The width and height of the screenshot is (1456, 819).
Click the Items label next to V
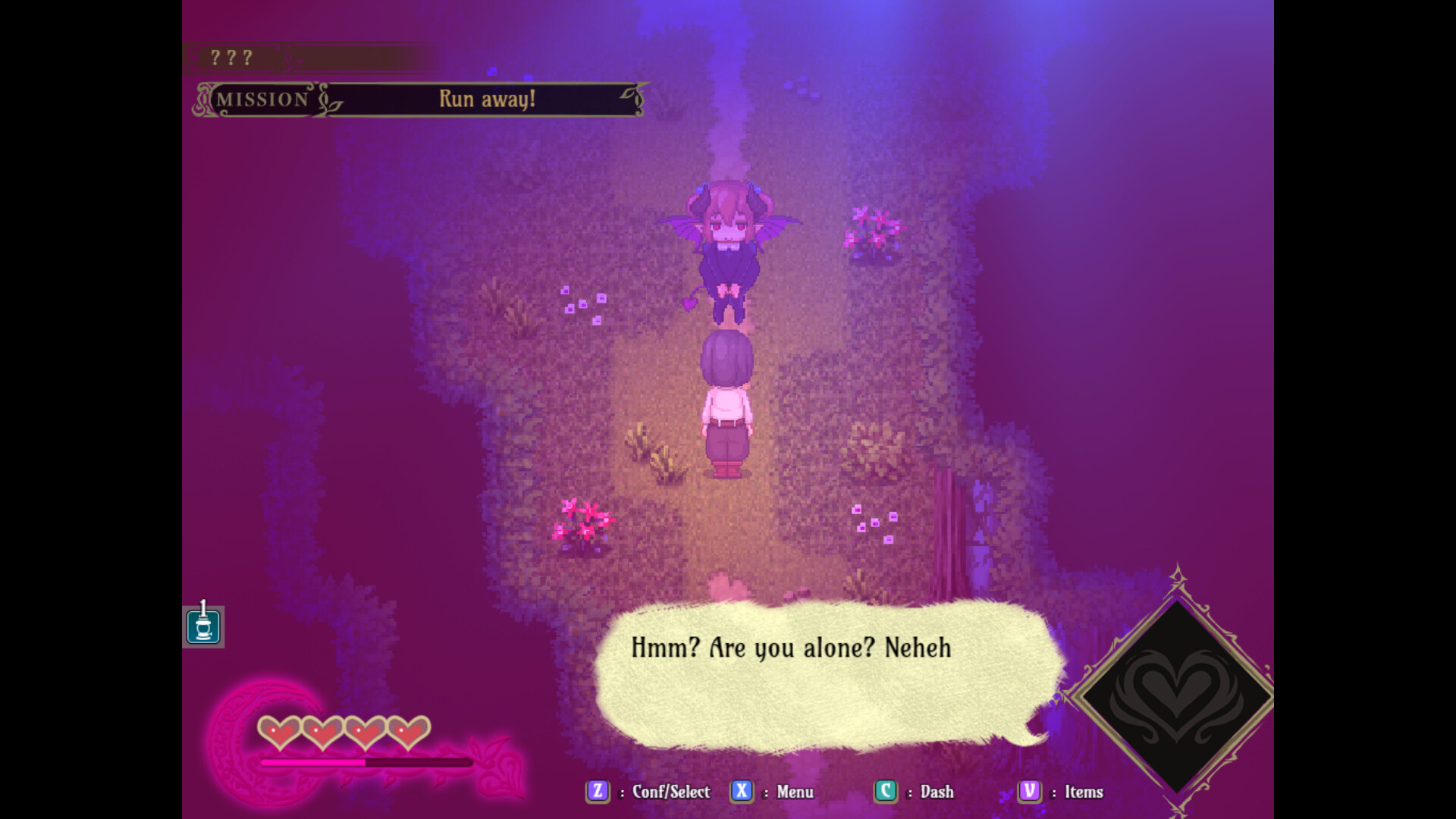click(x=1084, y=792)
